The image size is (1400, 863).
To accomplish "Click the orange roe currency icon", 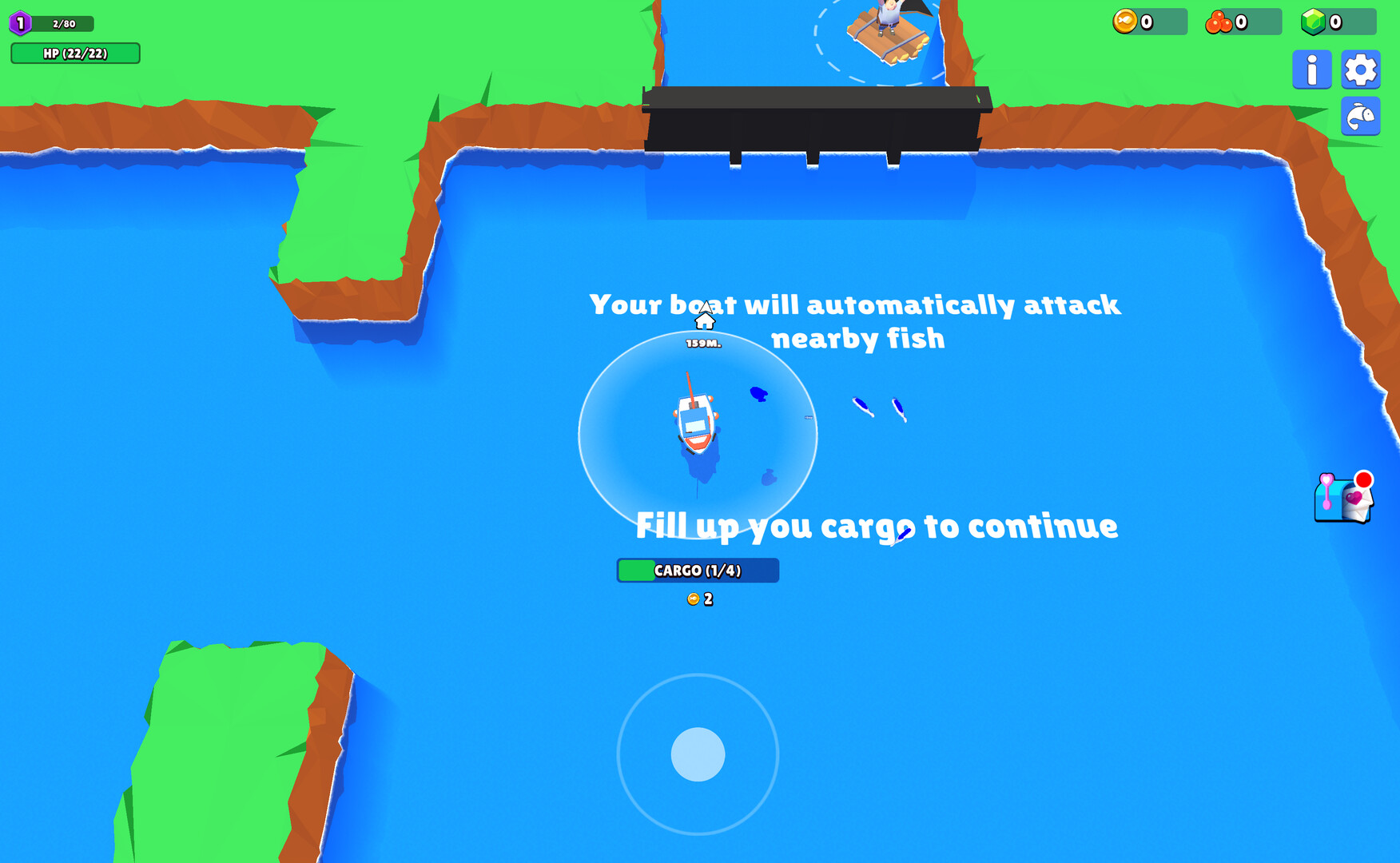I will (1218, 22).
